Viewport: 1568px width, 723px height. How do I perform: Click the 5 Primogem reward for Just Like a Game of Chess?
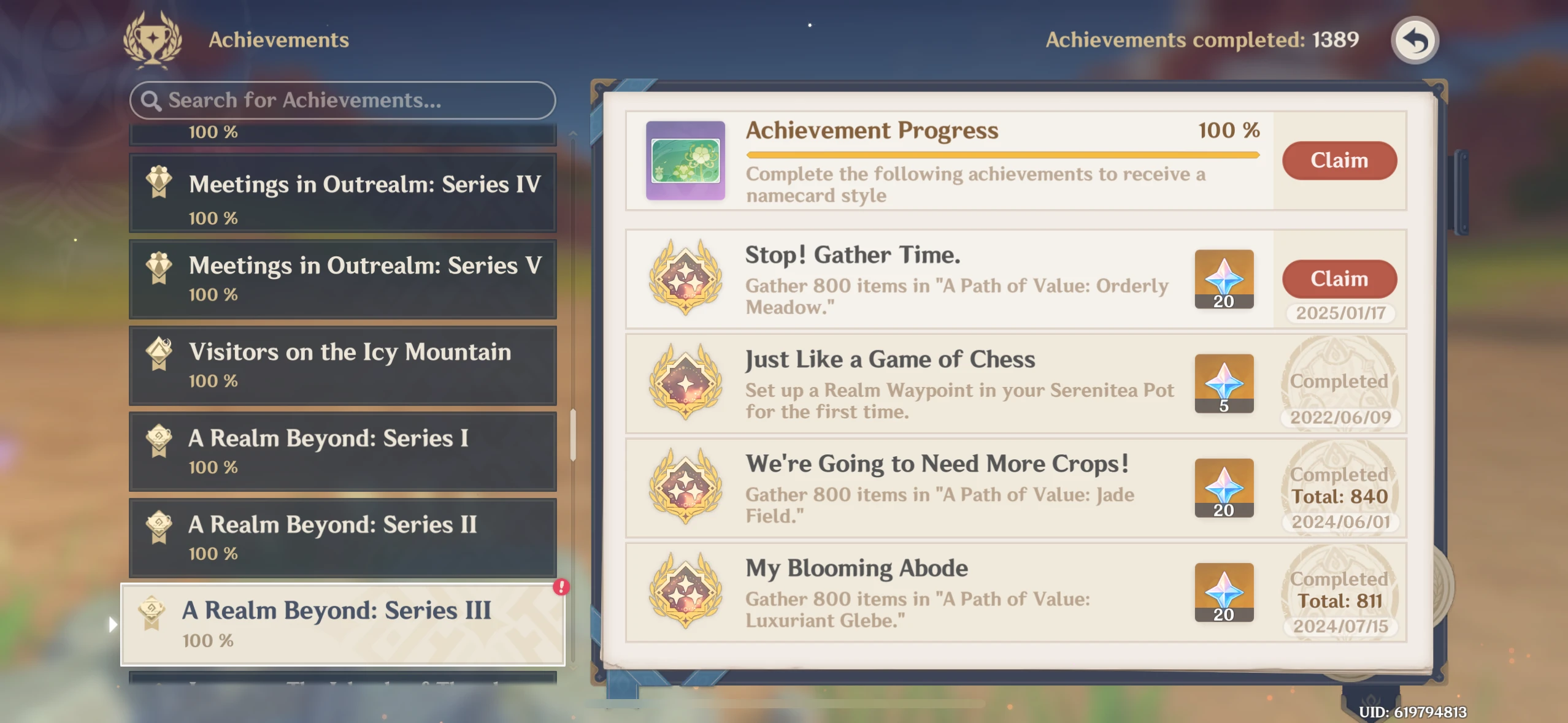click(1224, 383)
